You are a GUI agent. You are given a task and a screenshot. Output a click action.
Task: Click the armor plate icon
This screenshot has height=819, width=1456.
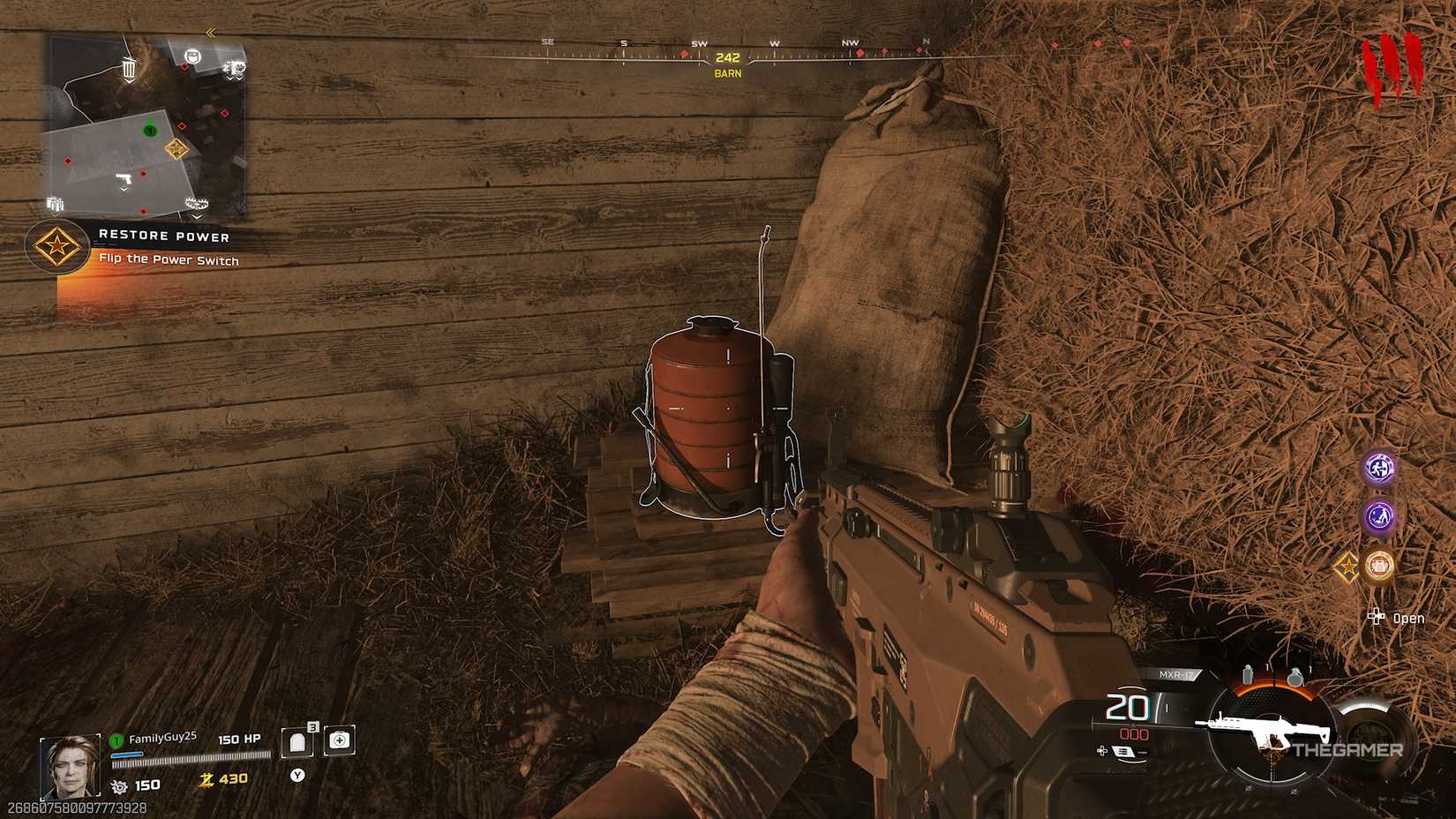(x=296, y=743)
